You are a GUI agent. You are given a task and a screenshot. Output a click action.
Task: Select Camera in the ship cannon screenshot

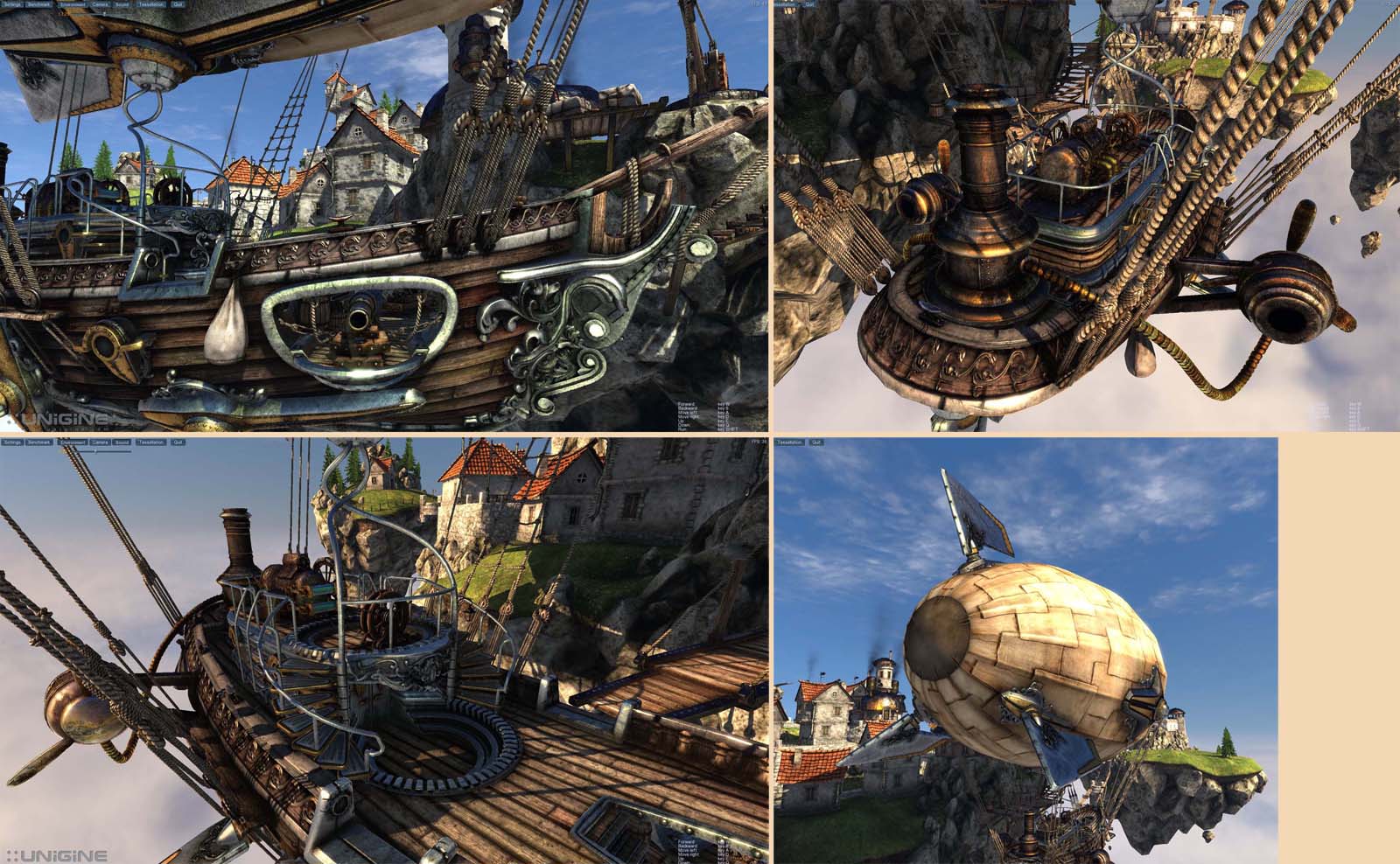point(101,4)
